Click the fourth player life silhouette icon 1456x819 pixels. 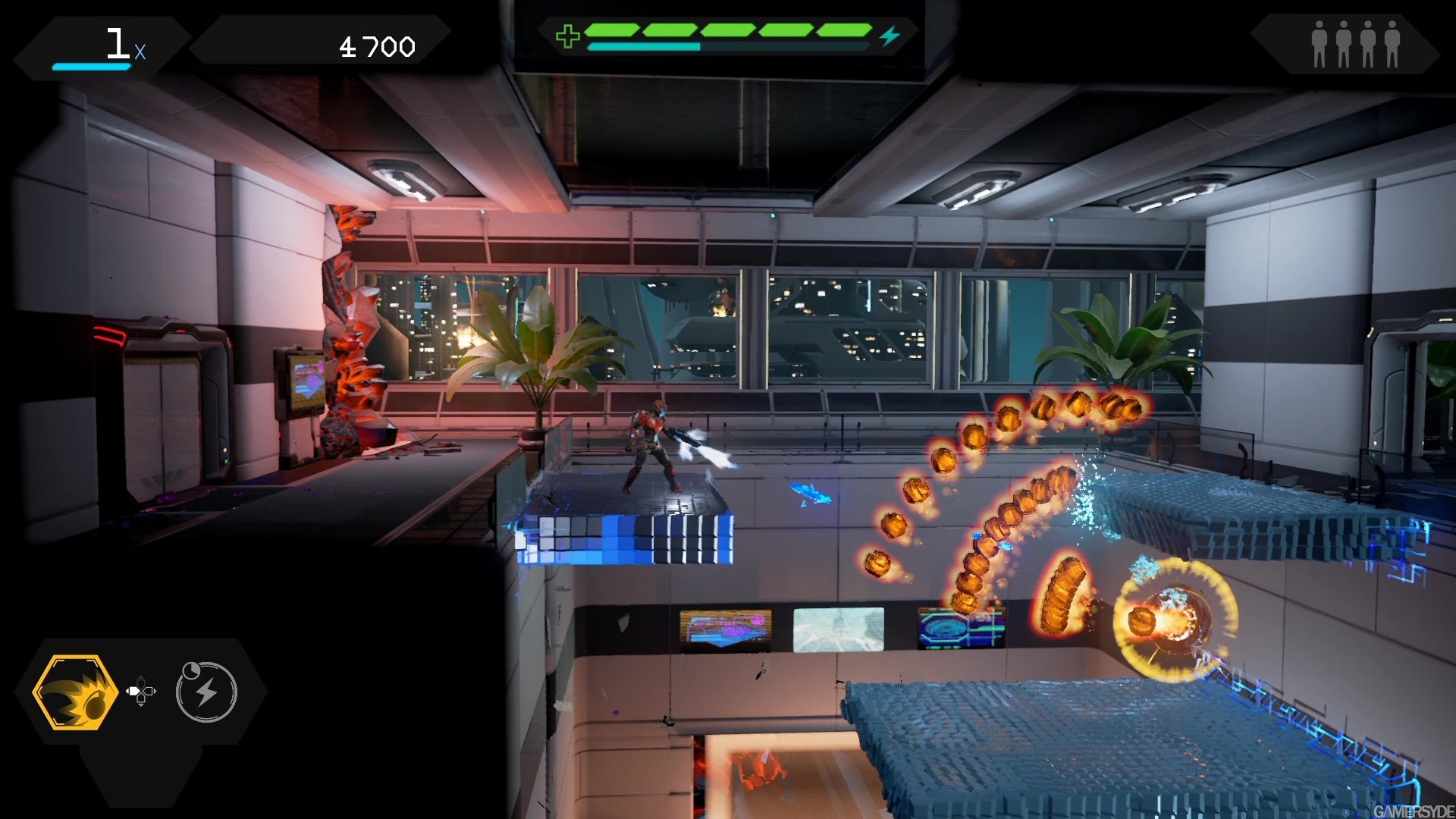click(x=1392, y=43)
